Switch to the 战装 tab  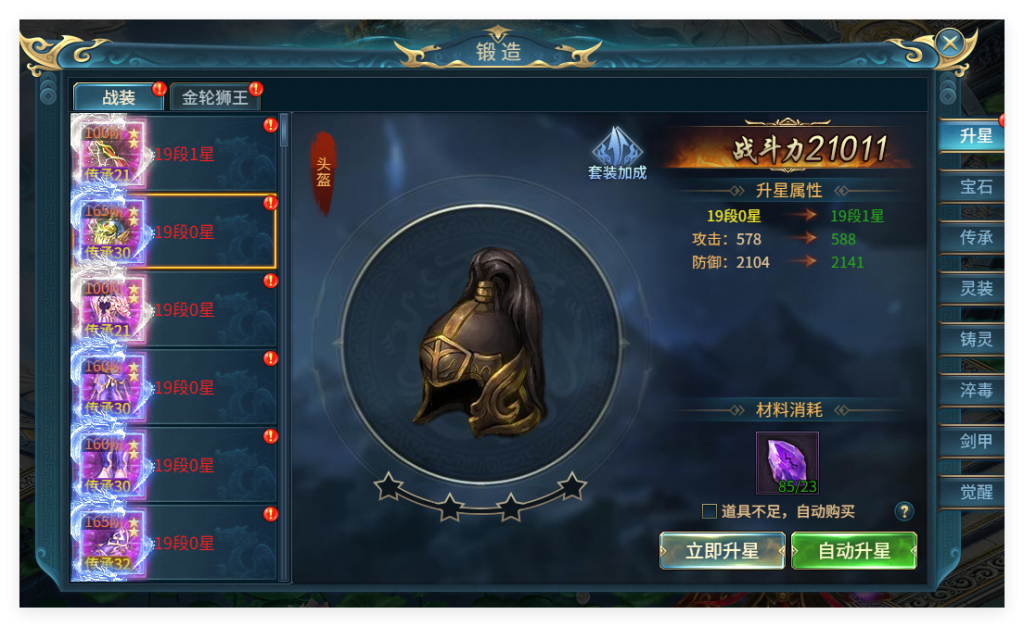coord(118,97)
